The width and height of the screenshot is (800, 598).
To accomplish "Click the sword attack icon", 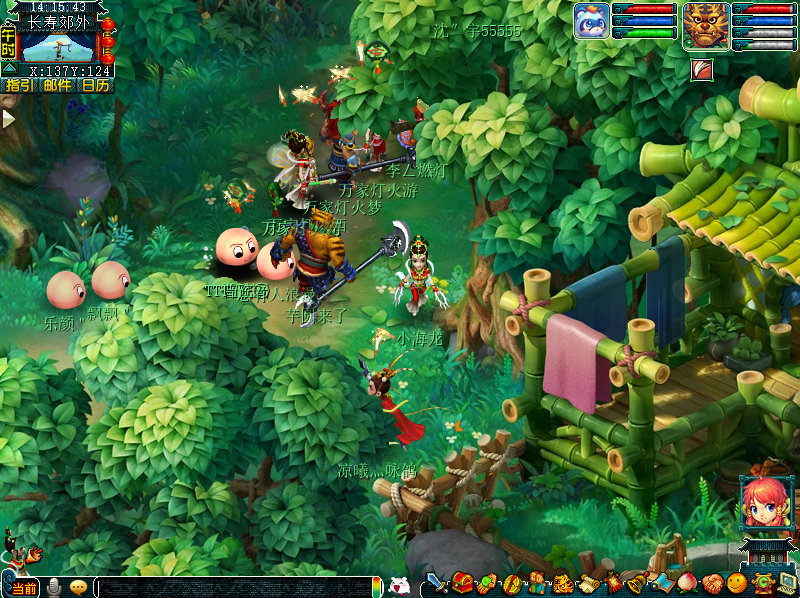I will (x=438, y=584).
